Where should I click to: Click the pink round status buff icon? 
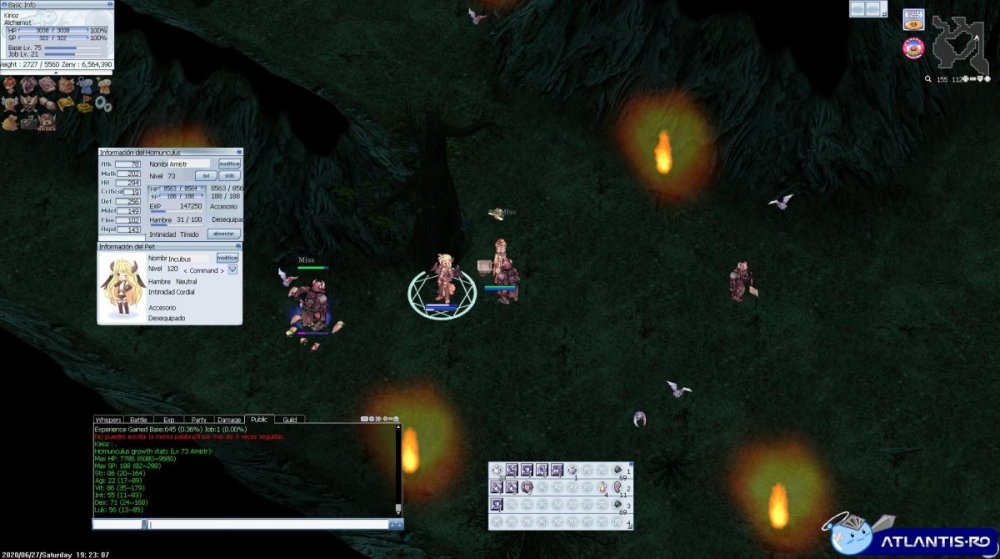point(912,47)
